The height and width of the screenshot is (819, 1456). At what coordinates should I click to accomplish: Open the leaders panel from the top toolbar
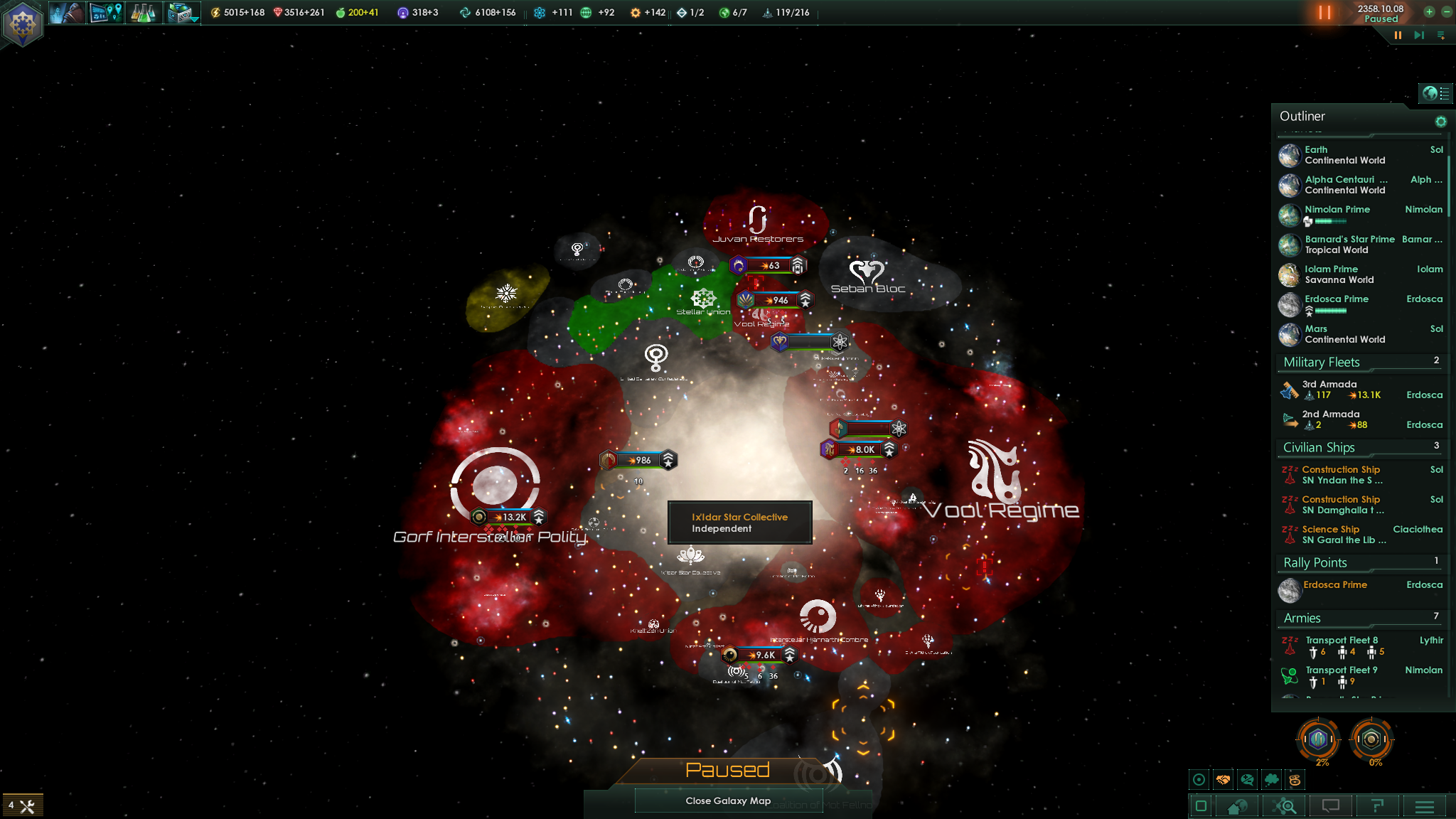coord(68,13)
